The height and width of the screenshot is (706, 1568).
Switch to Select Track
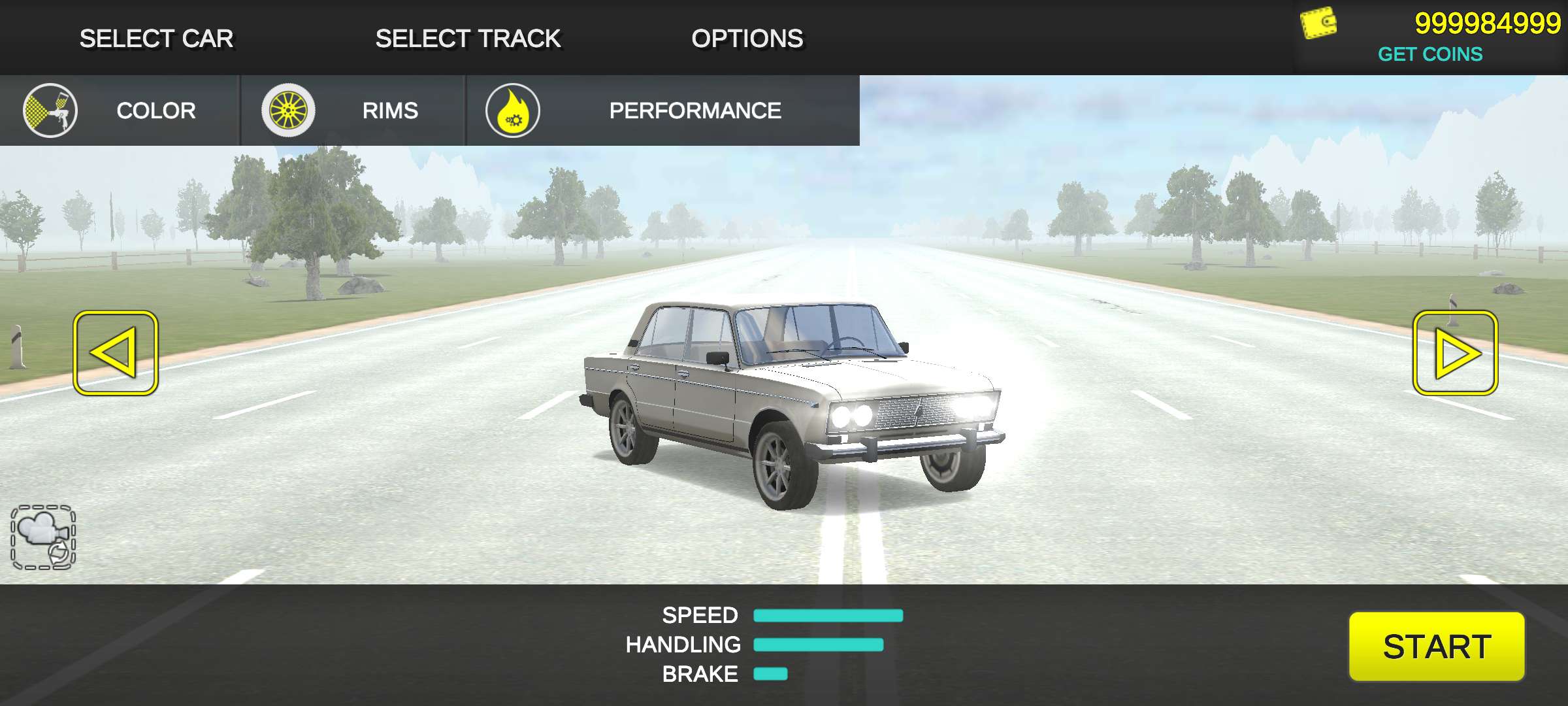(x=468, y=39)
